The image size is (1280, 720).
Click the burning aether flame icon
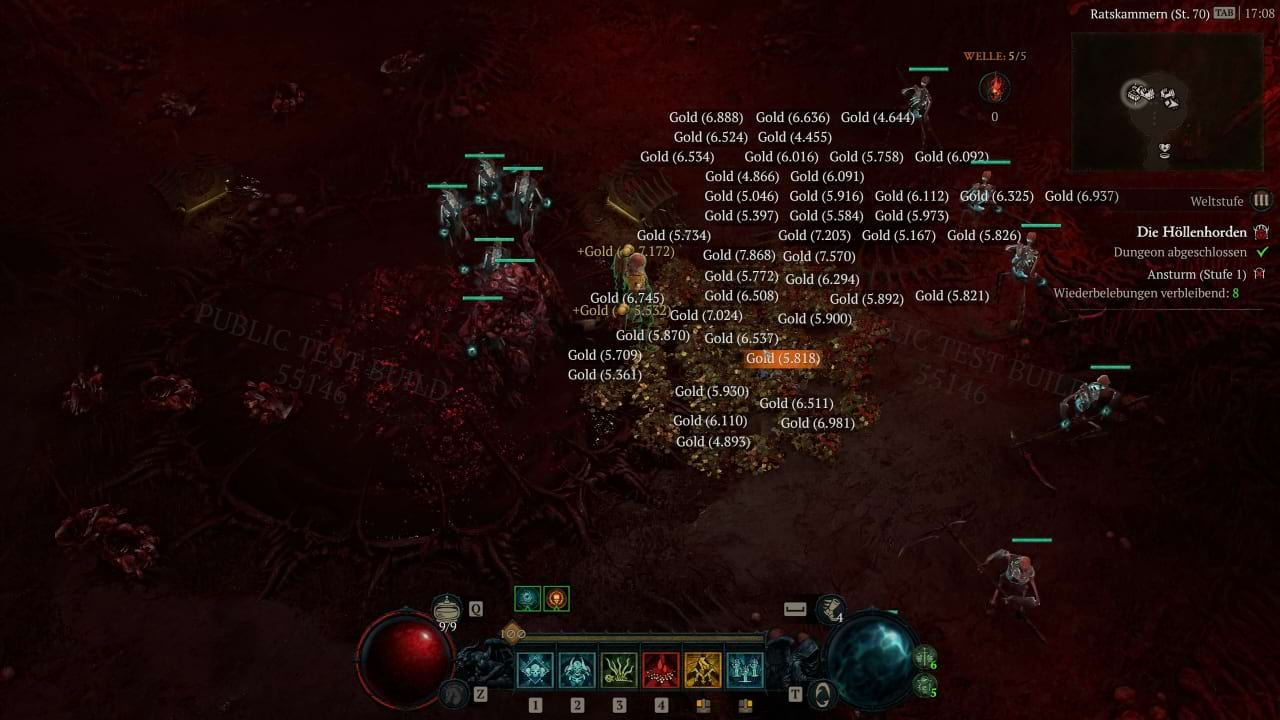tap(994, 88)
